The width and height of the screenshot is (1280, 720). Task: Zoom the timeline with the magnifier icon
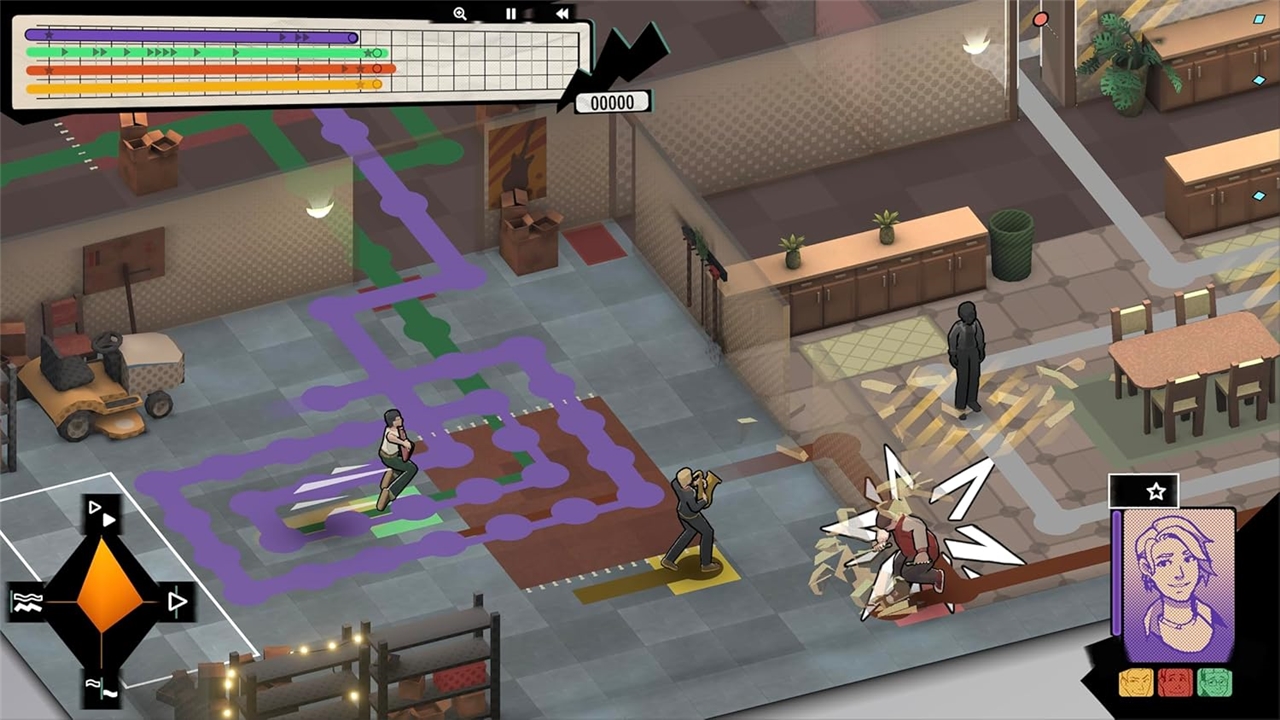(460, 14)
